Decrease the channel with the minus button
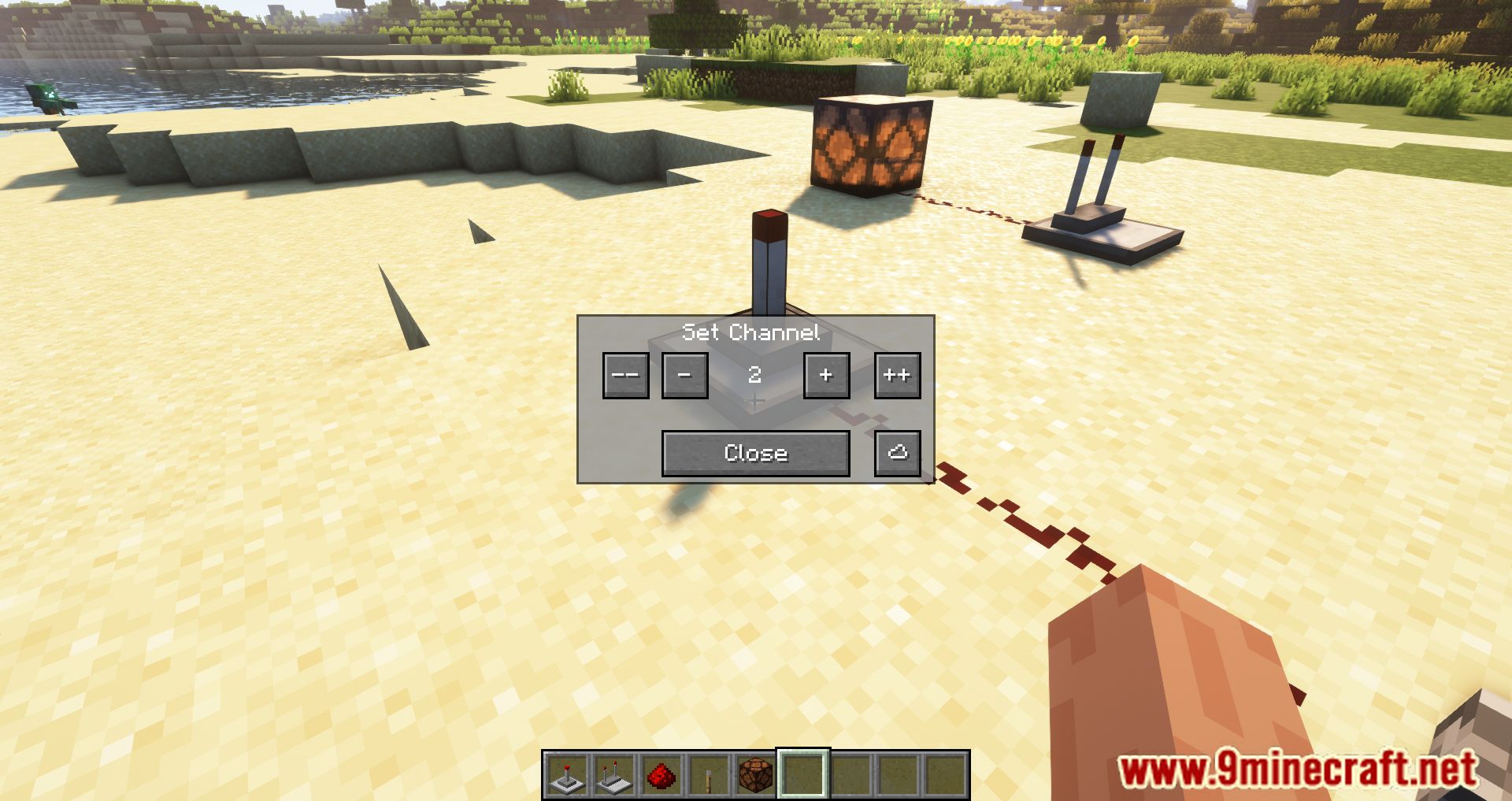 [x=684, y=376]
